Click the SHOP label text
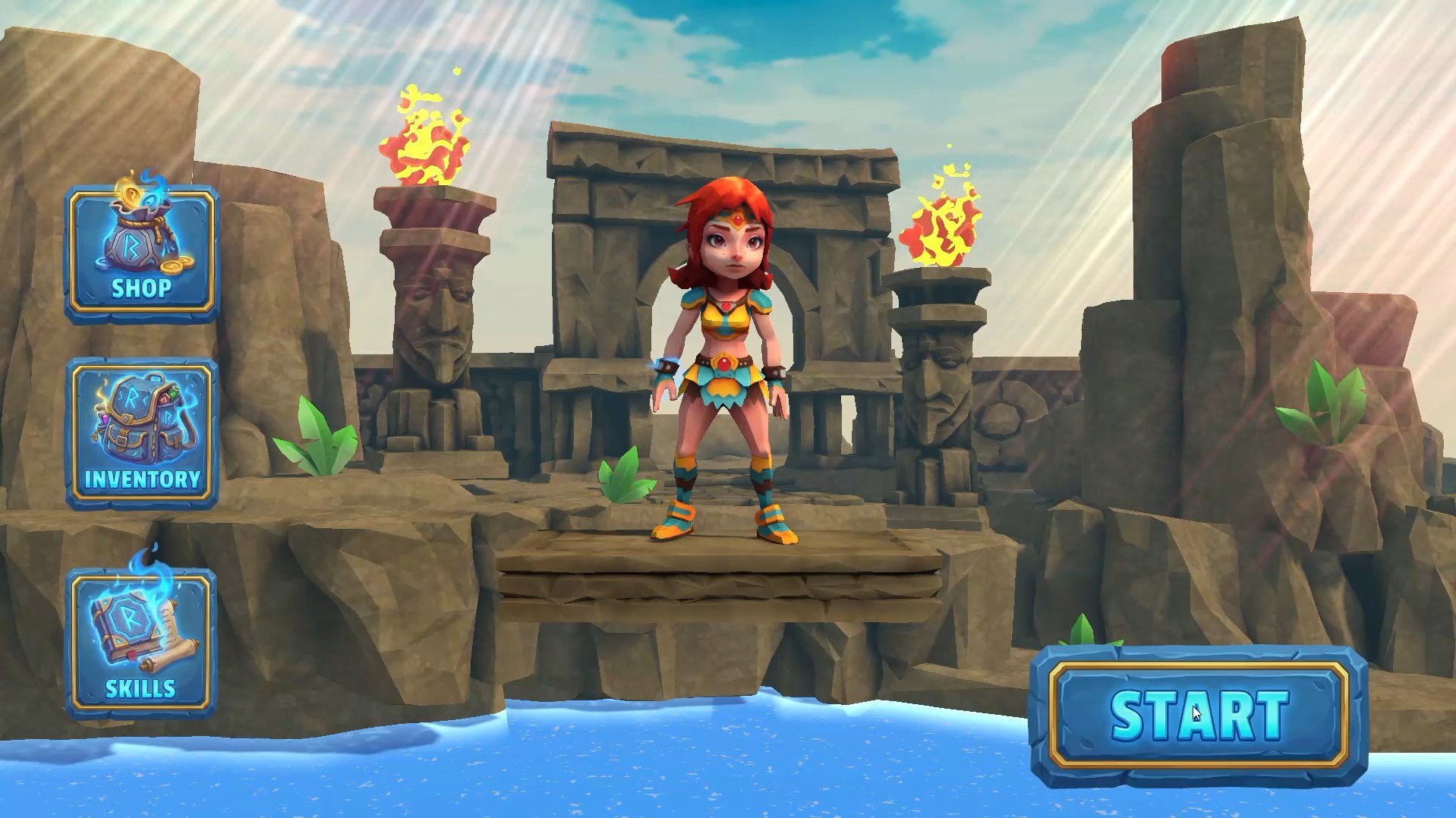Screen dimensions: 1456x818 point(143,288)
